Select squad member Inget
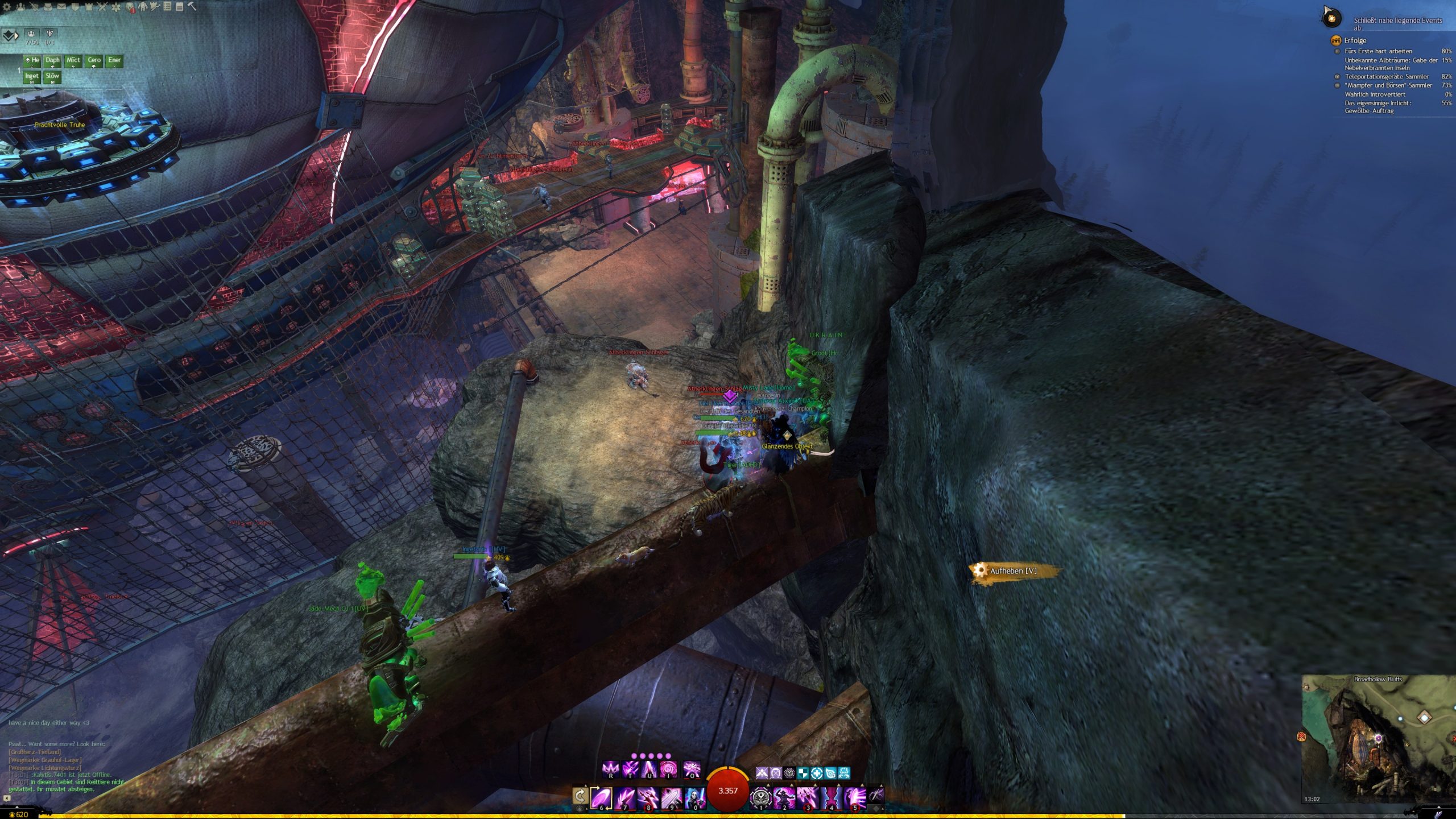Screen dimensions: 1456x819 (32, 76)
